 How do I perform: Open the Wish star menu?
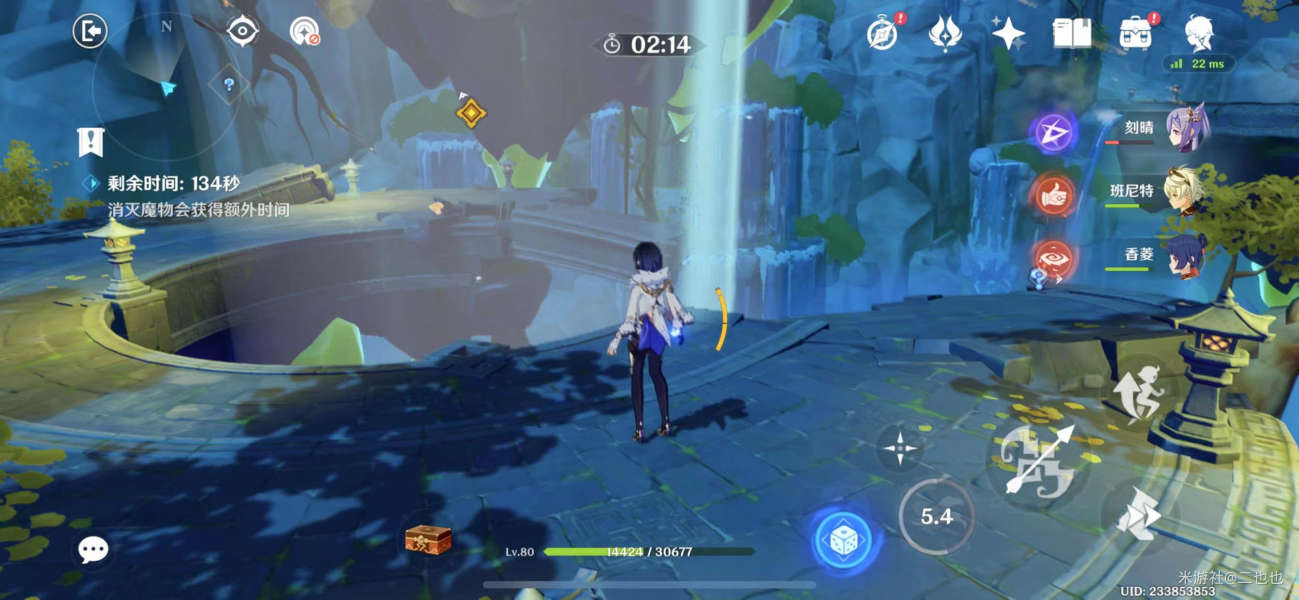tap(1008, 34)
